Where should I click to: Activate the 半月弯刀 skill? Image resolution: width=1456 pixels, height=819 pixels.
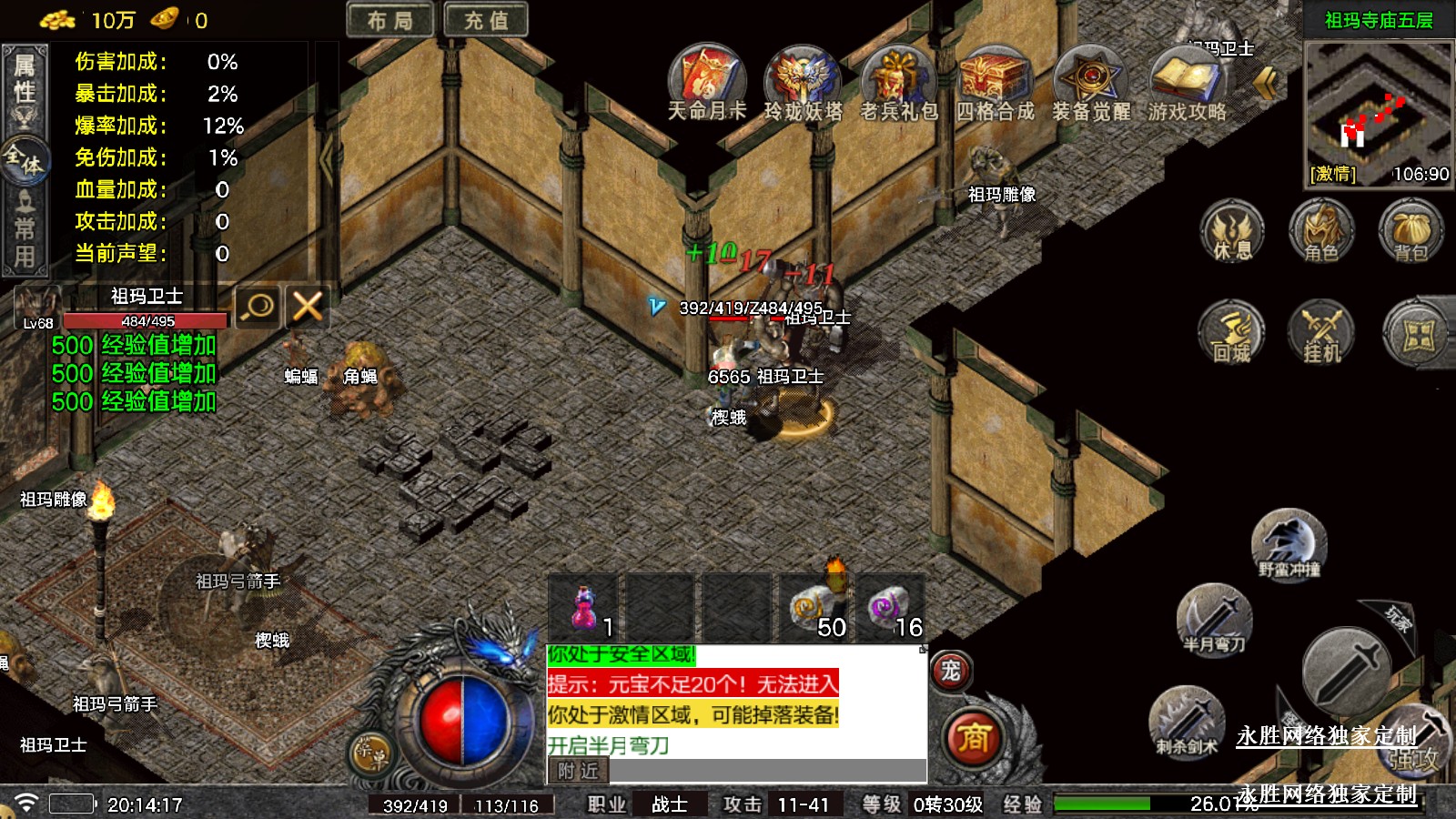coord(1214,621)
